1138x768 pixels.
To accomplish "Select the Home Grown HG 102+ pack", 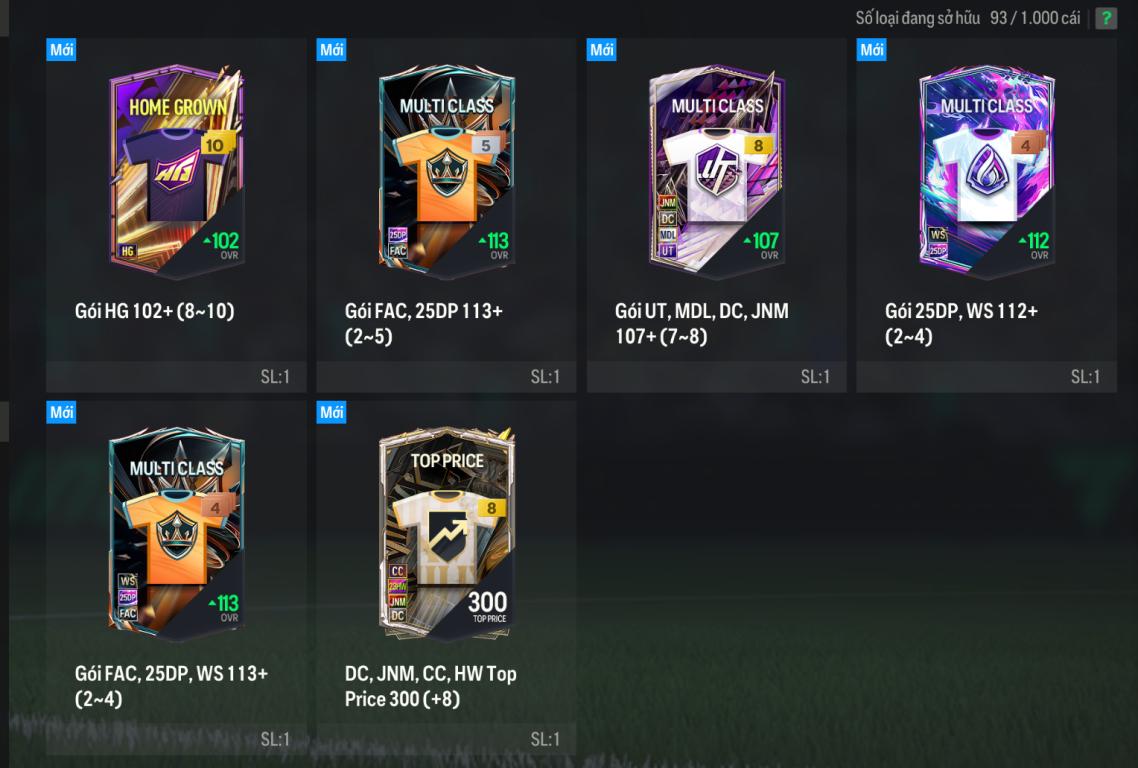I will pos(176,172).
